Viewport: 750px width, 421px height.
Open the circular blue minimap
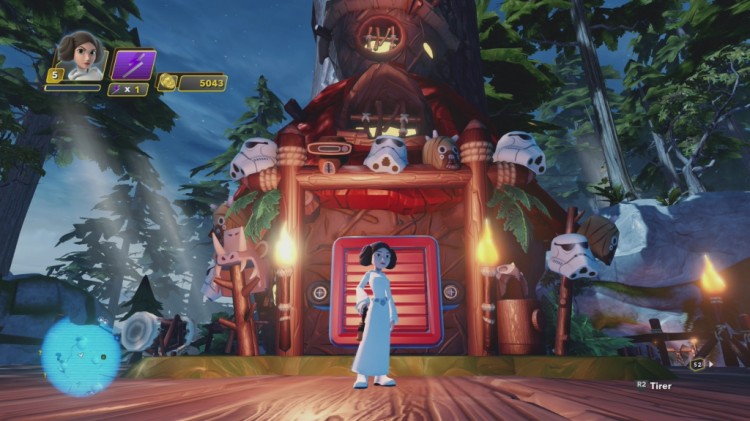click(x=80, y=356)
